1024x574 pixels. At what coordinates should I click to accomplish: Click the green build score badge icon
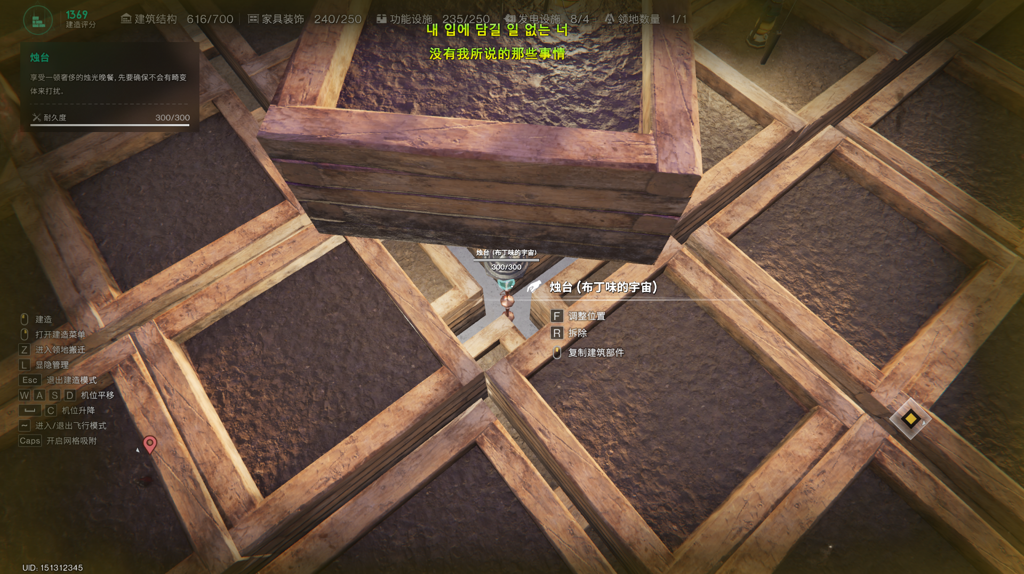[x=38, y=19]
